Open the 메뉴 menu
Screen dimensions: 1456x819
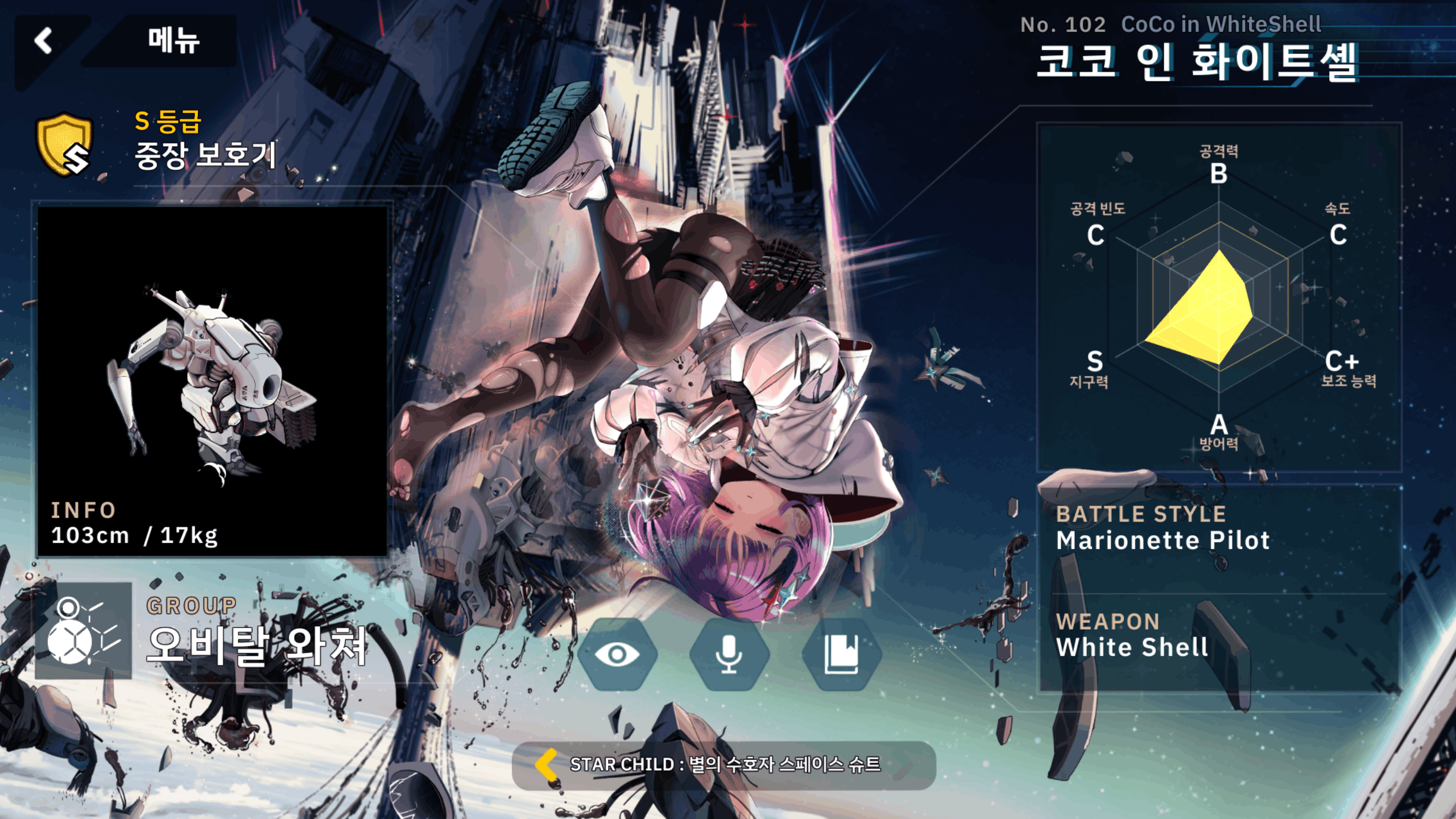[173, 41]
